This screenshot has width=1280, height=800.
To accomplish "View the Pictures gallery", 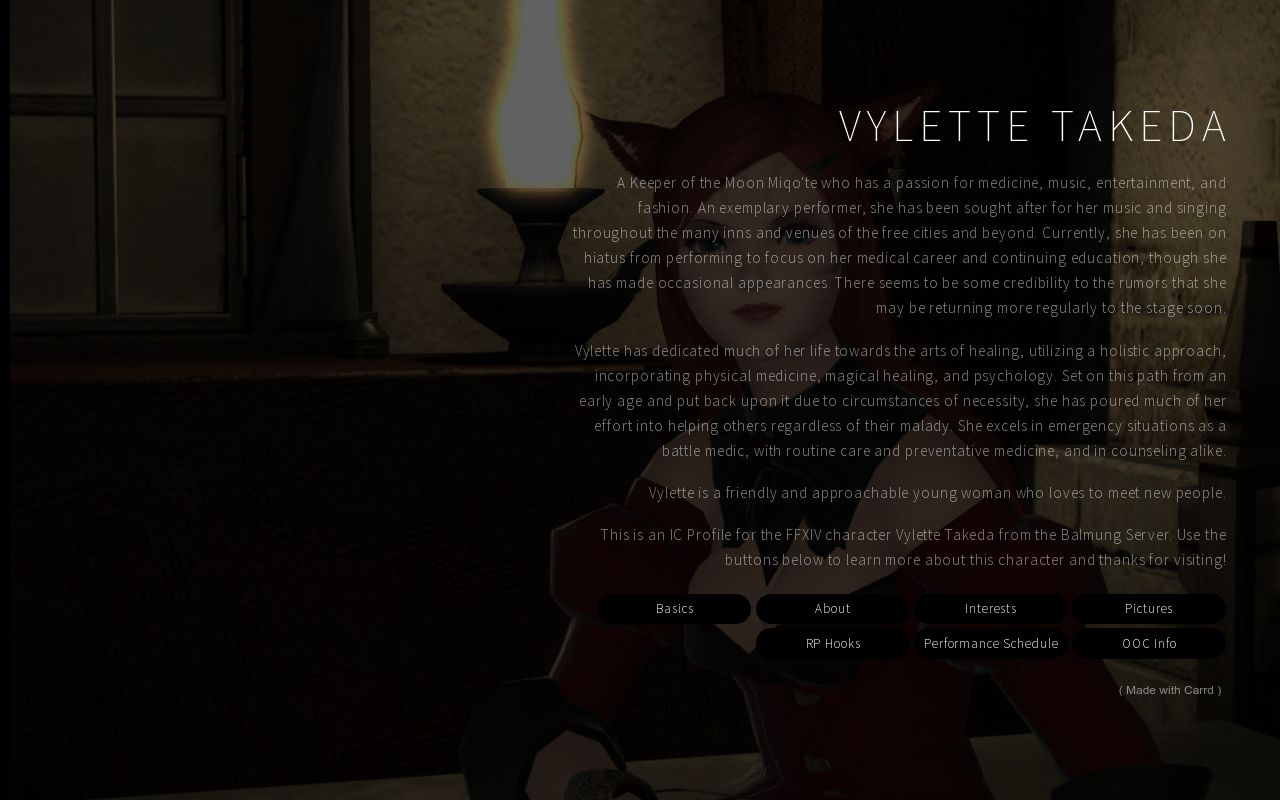I will coord(1148,608).
